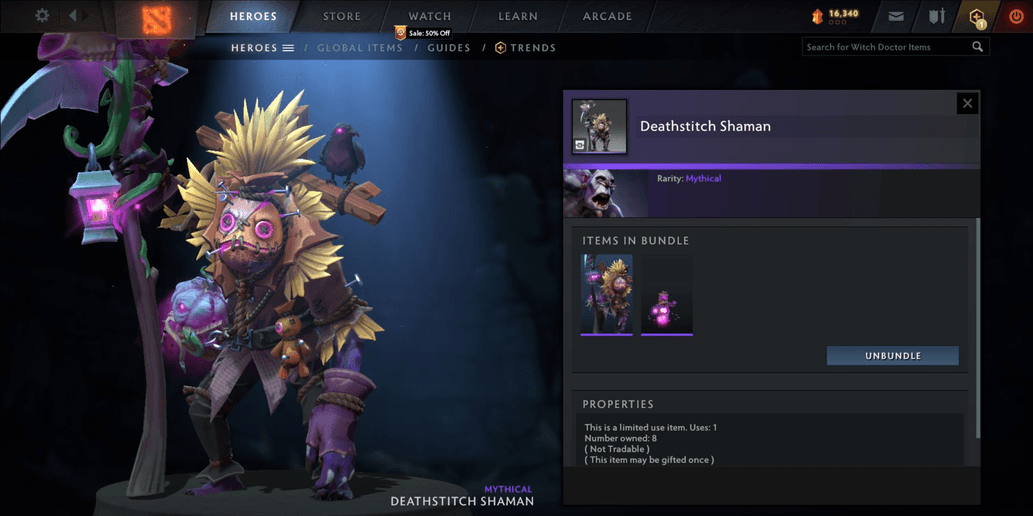1033x516 pixels.
Task: Unbundle the Deathstitch Shaman bundle
Action: coord(892,356)
